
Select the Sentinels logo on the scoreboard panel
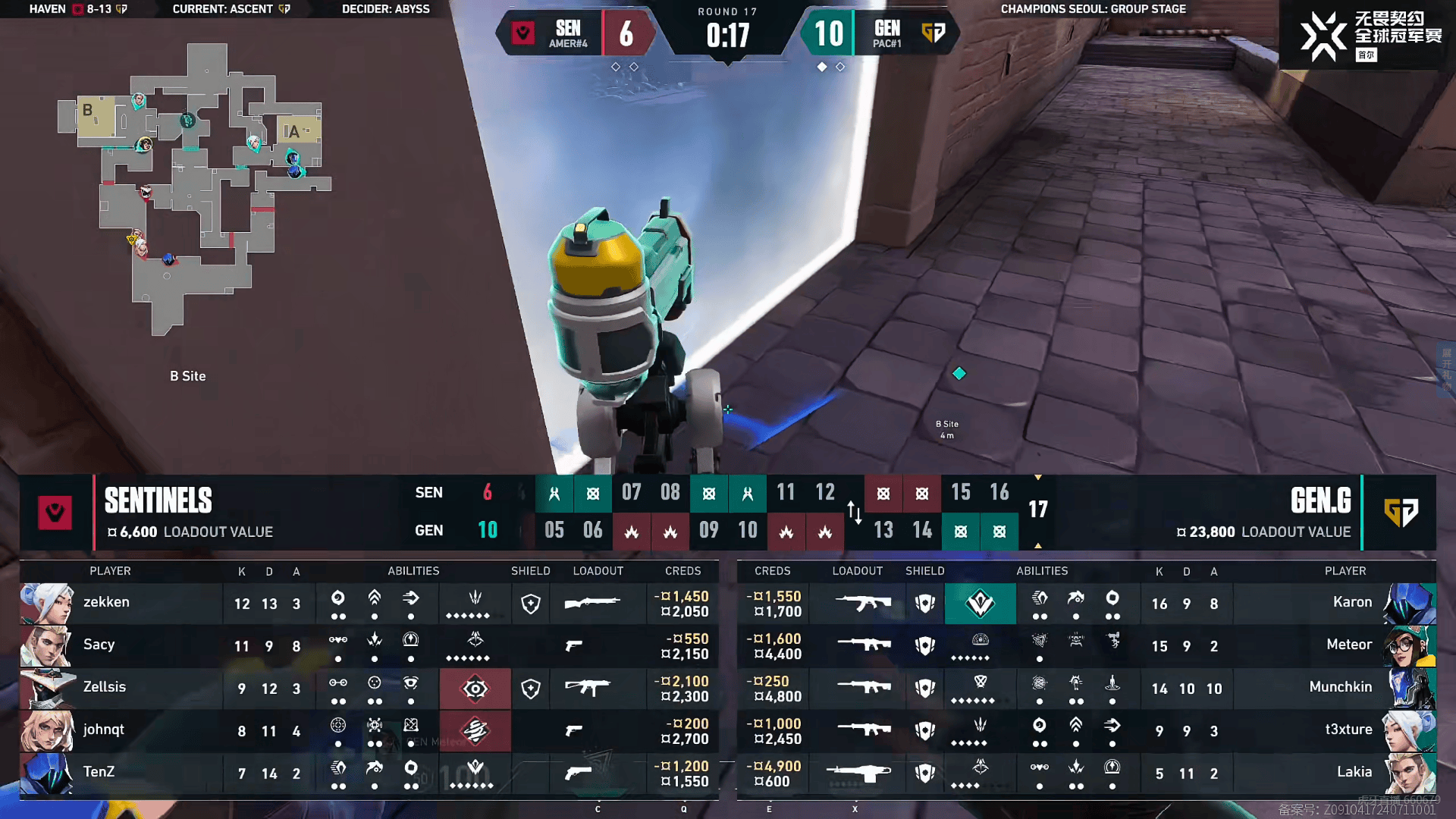coord(55,513)
